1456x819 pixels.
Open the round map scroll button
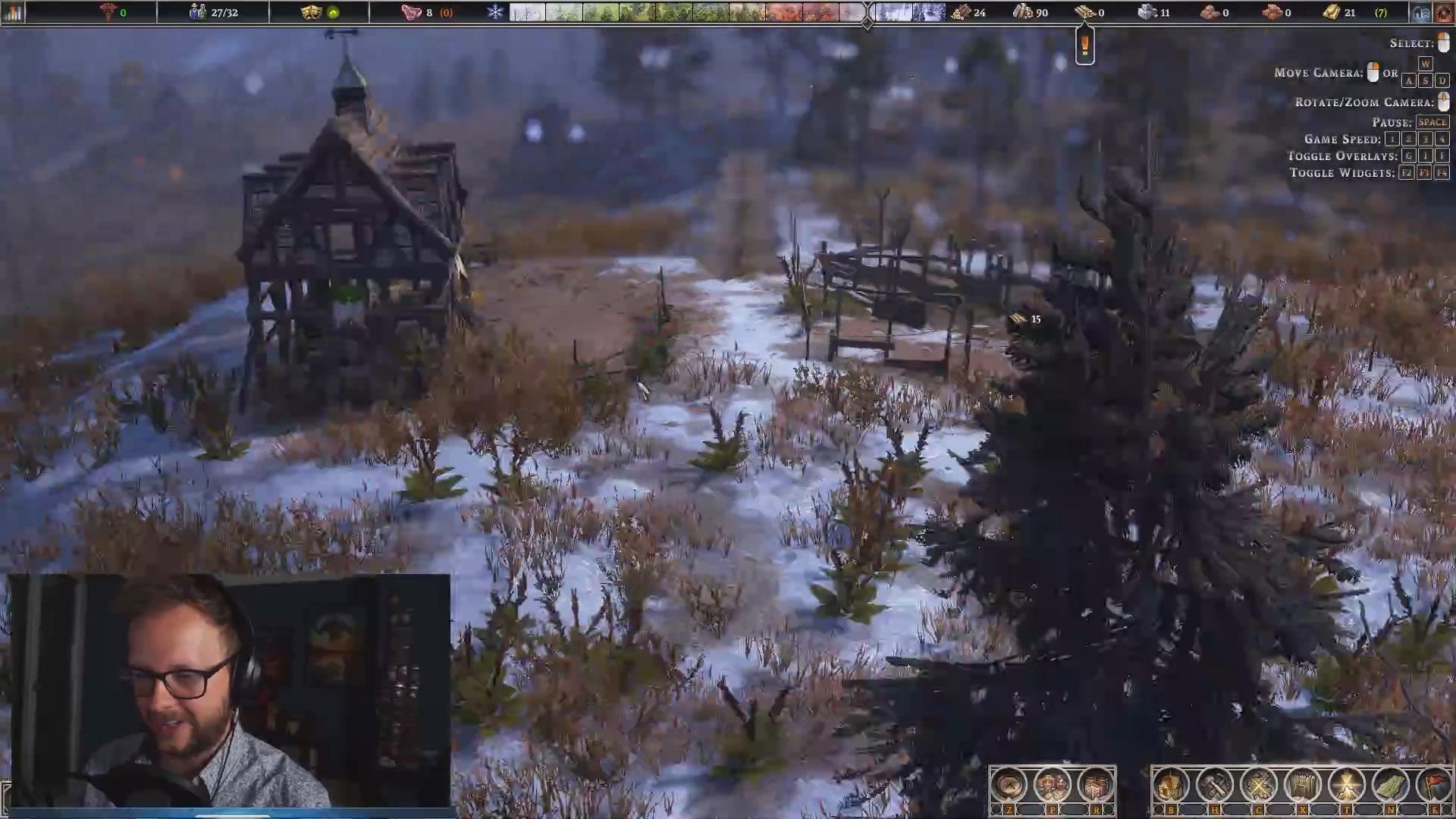(x=1008, y=785)
